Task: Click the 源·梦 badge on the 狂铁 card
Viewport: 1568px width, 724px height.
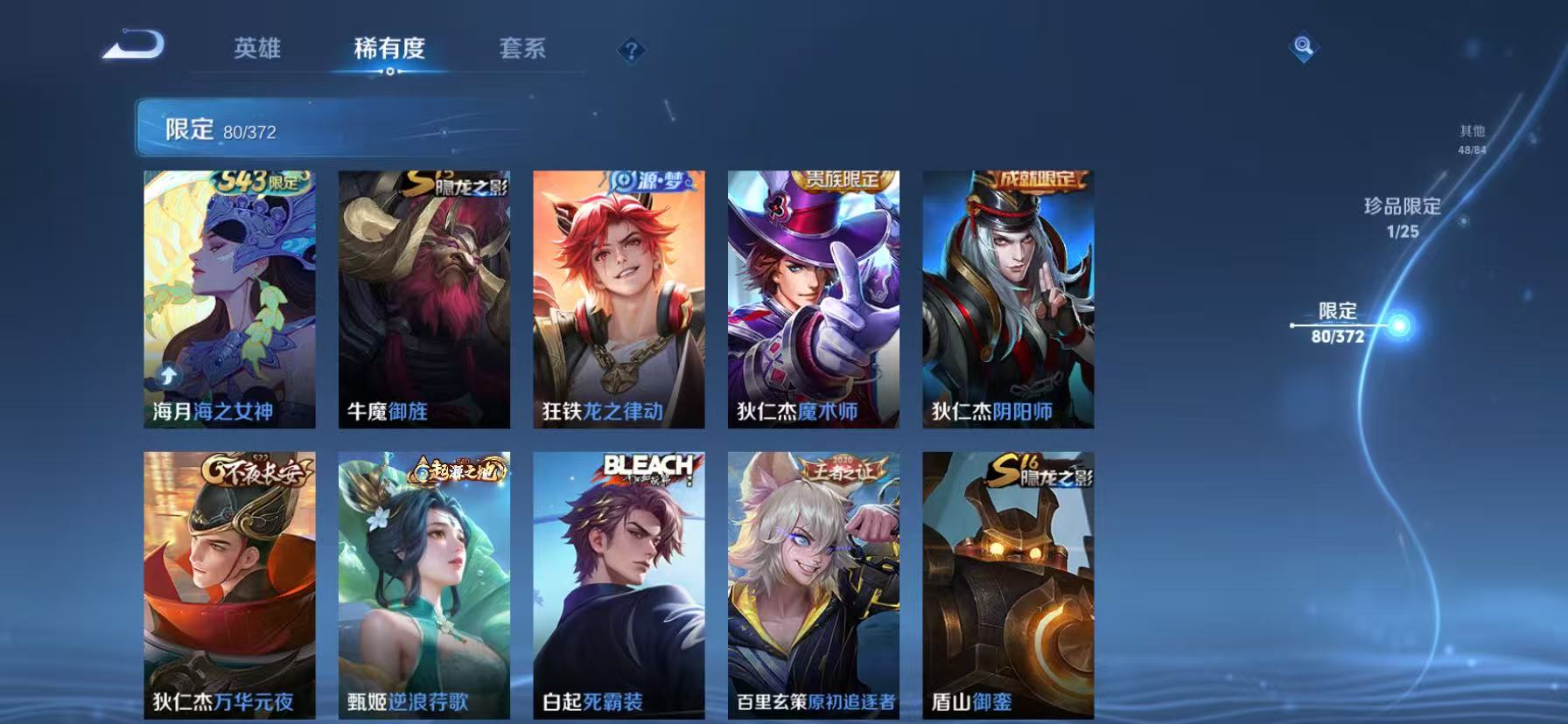Action: coord(649,182)
